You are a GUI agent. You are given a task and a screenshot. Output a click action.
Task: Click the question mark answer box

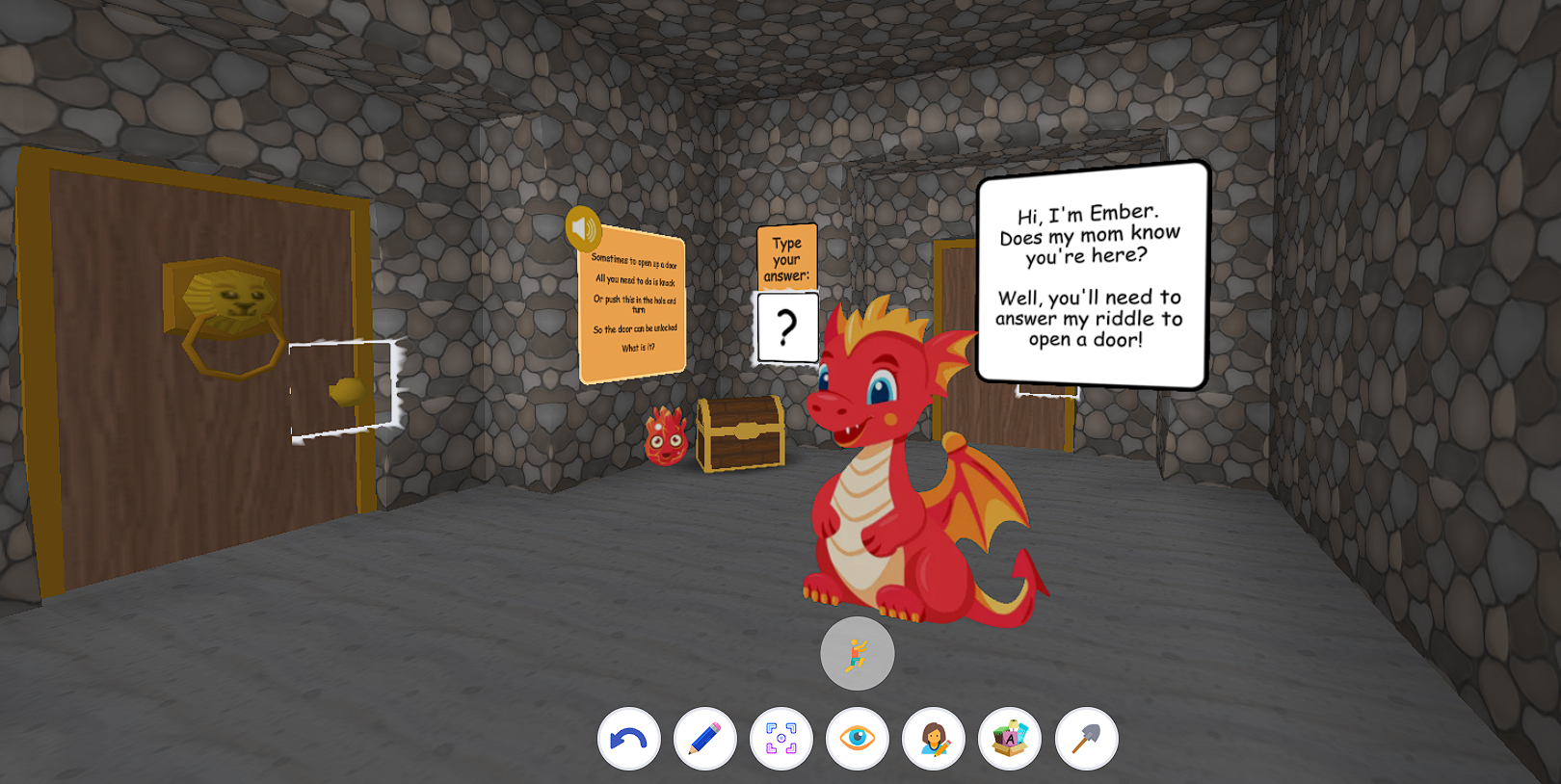coord(786,327)
